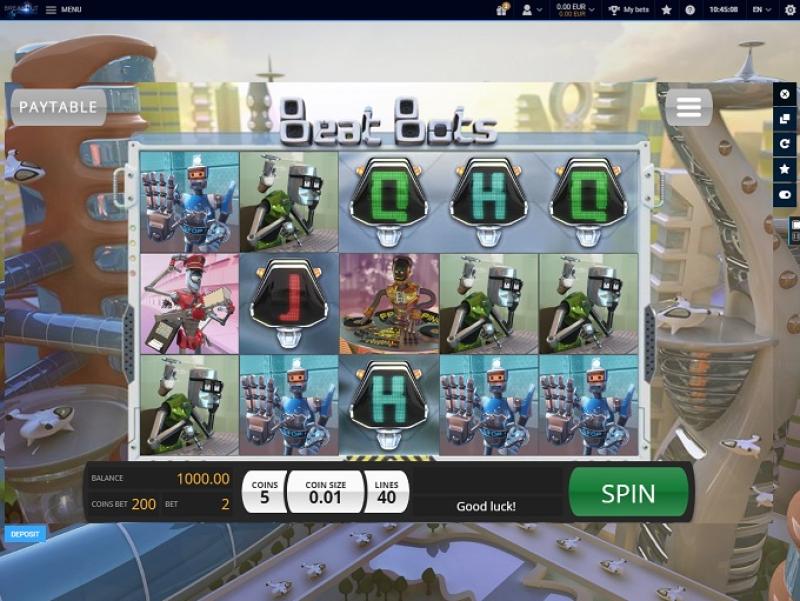Reload the game with the side refresh icon
The image size is (800, 601).
coord(785,144)
